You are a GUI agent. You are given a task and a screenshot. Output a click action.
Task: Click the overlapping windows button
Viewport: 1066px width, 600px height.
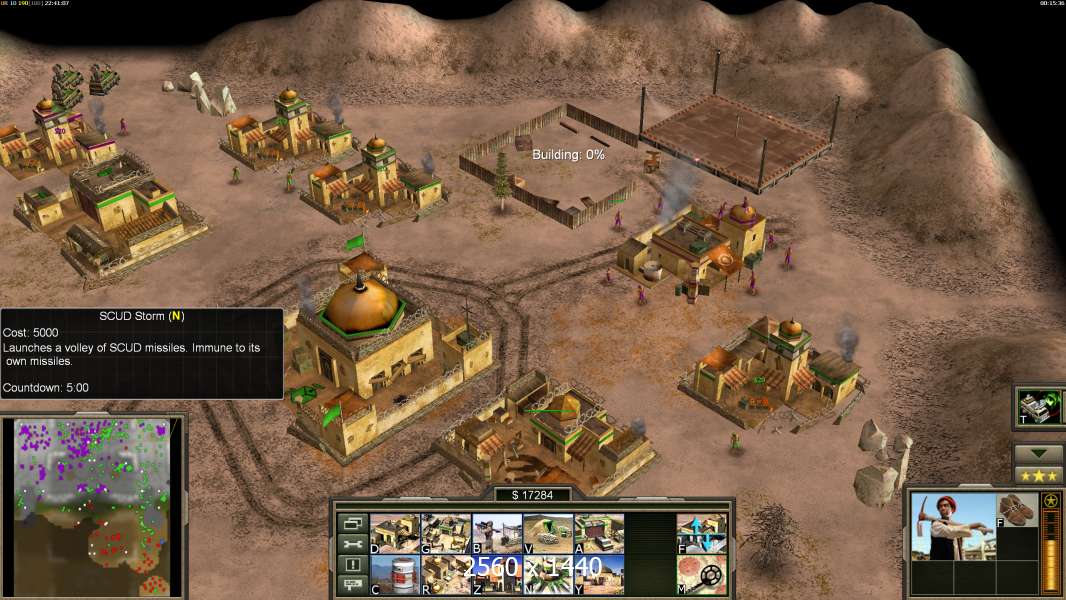[x=351, y=523]
